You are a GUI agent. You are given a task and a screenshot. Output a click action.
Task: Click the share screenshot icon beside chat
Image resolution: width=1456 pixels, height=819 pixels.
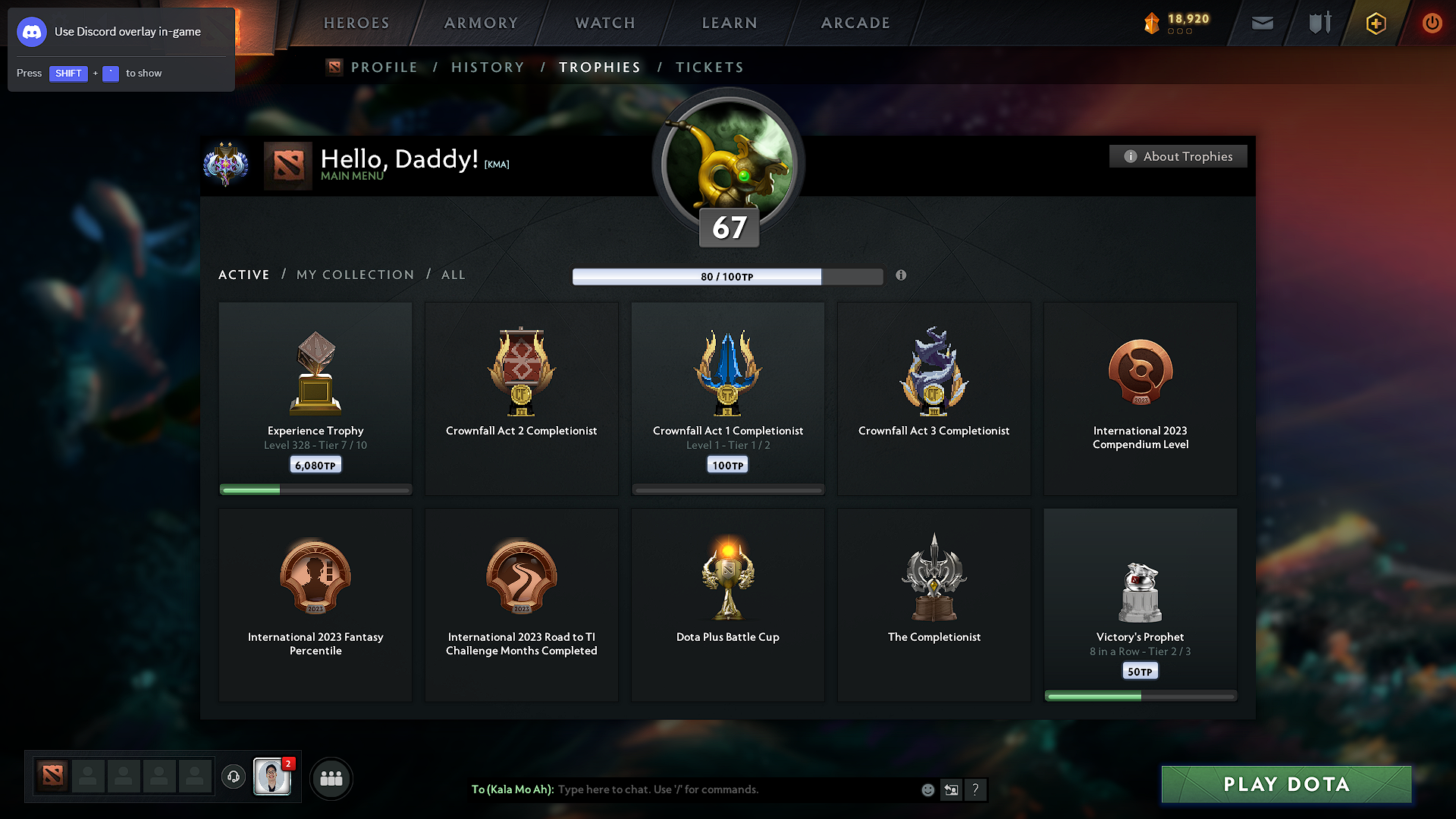(x=951, y=789)
